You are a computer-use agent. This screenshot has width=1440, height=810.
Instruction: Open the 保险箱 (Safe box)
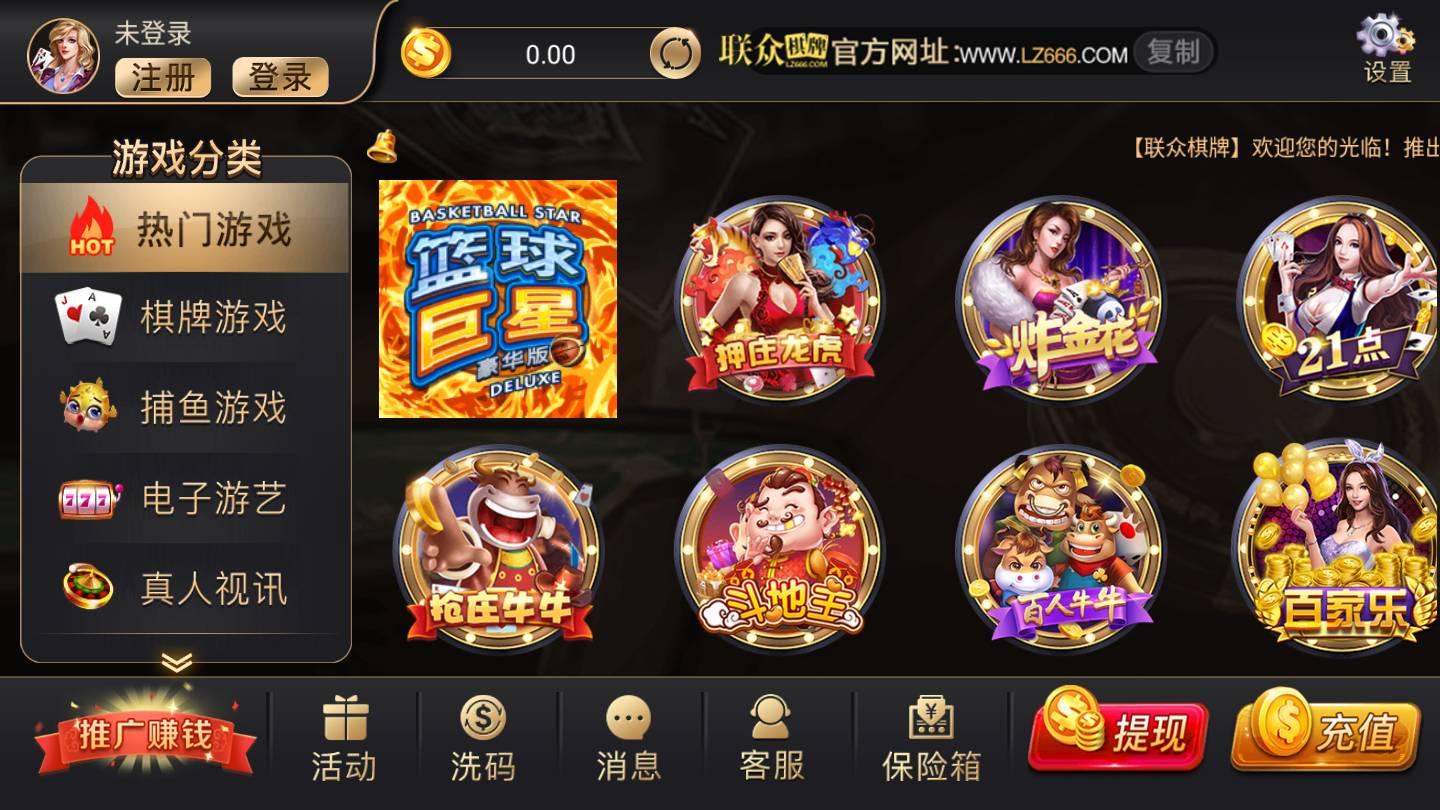930,733
